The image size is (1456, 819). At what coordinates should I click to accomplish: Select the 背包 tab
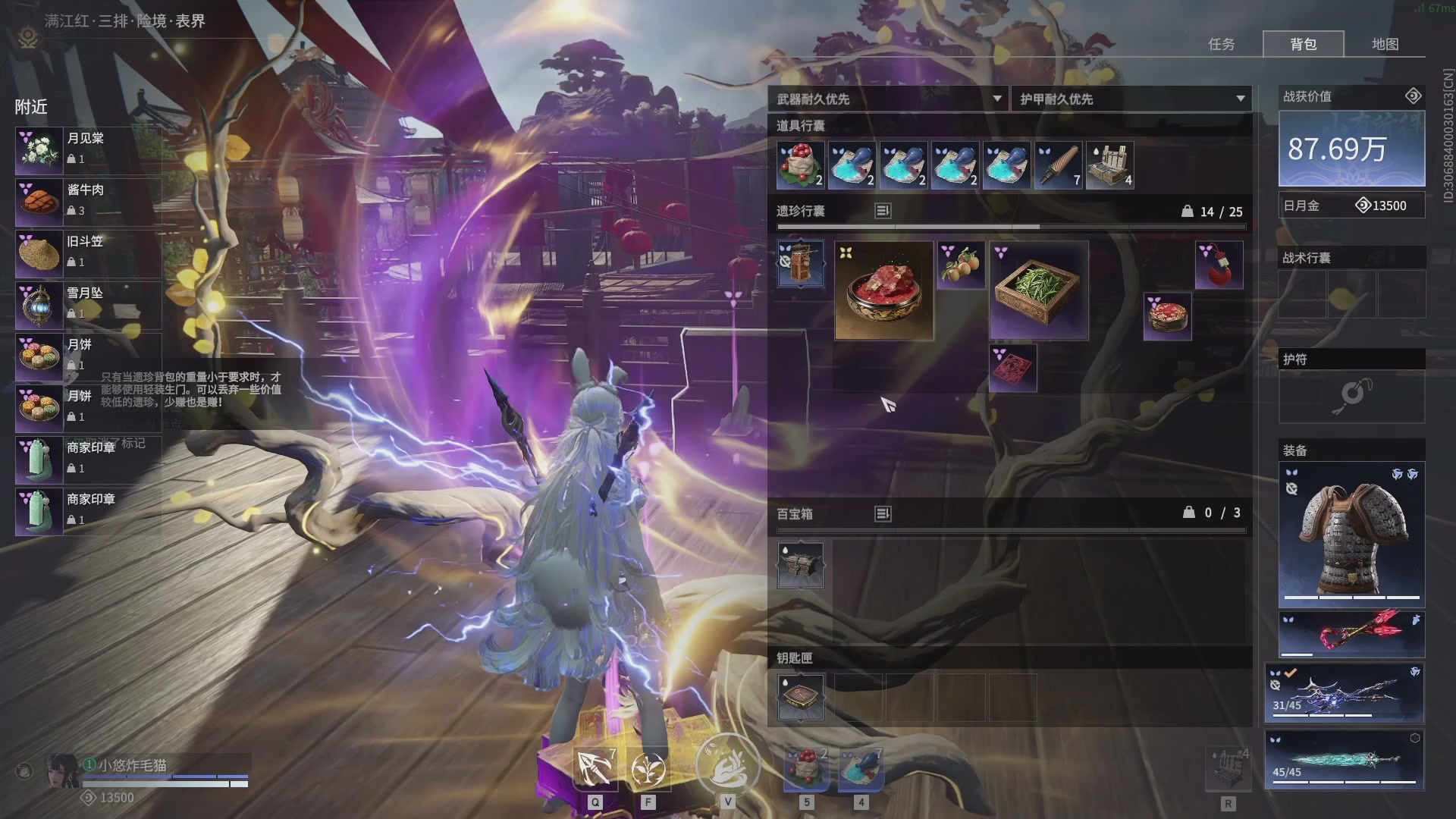(1303, 44)
